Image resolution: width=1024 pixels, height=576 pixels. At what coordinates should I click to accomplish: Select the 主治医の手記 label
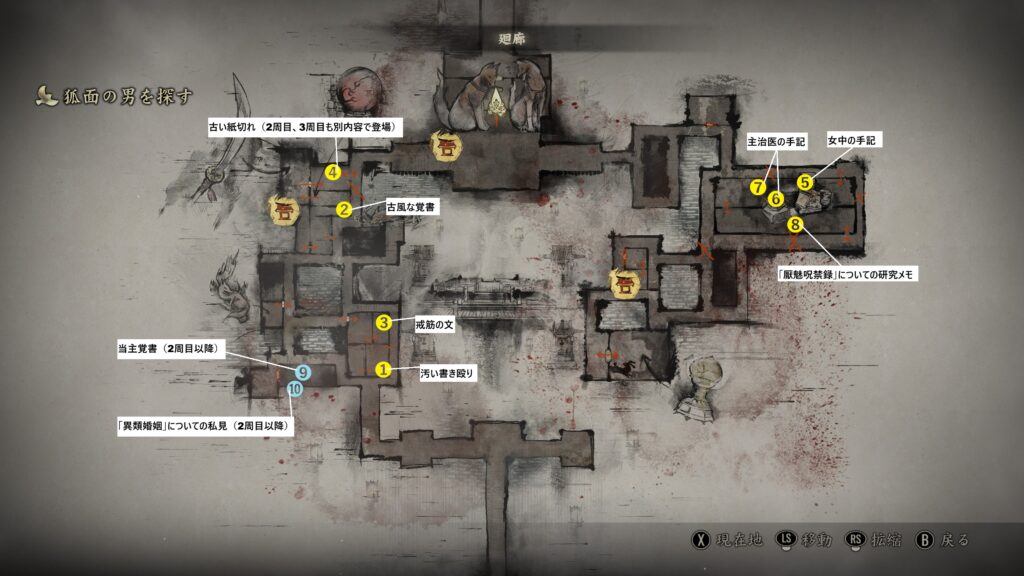tap(776, 142)
